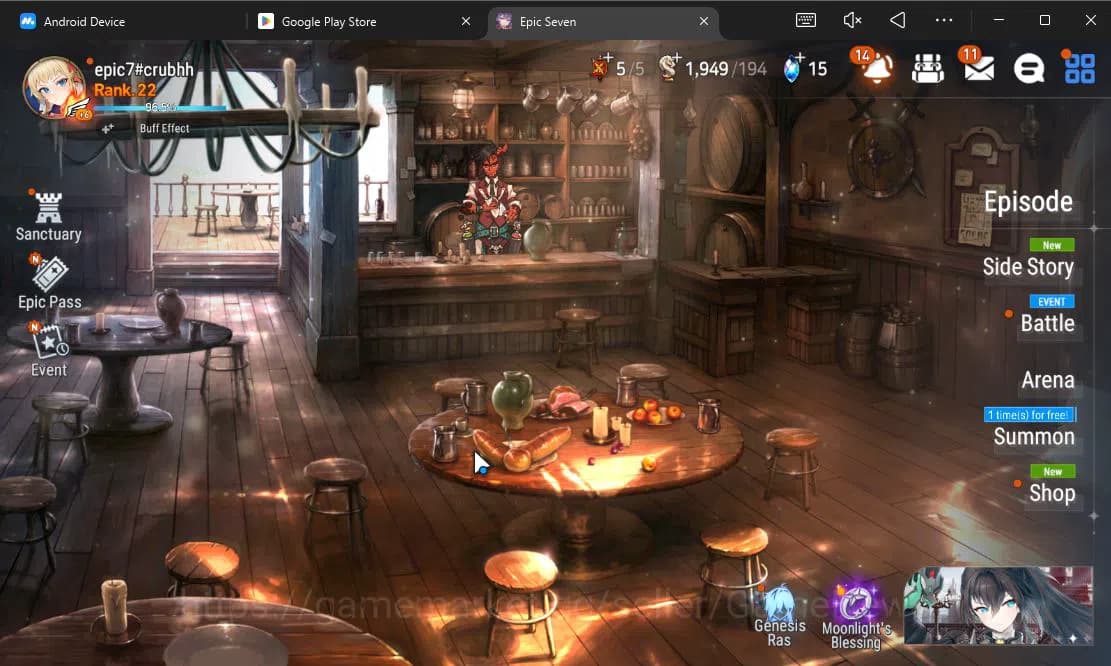Screen dimensions: 1111x666
Task: Select the dark-haired character banner thumbnail
Action: point(997,605)
